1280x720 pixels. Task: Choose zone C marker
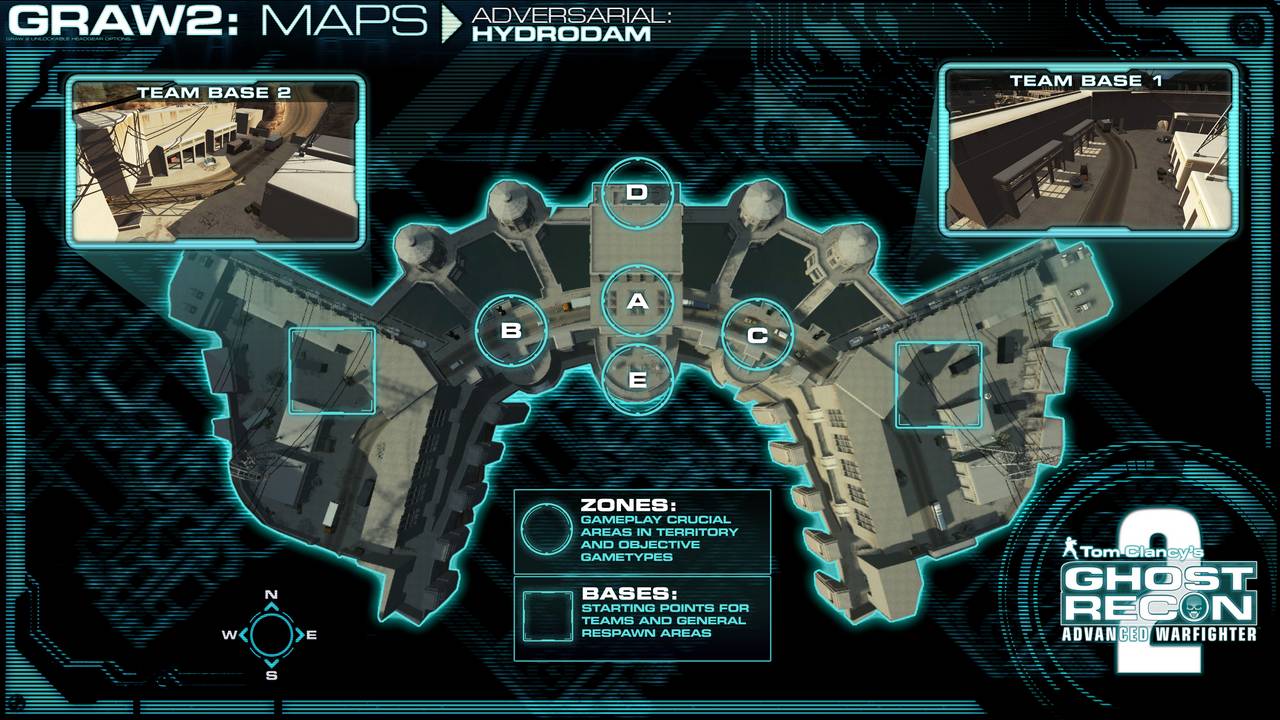757,335
